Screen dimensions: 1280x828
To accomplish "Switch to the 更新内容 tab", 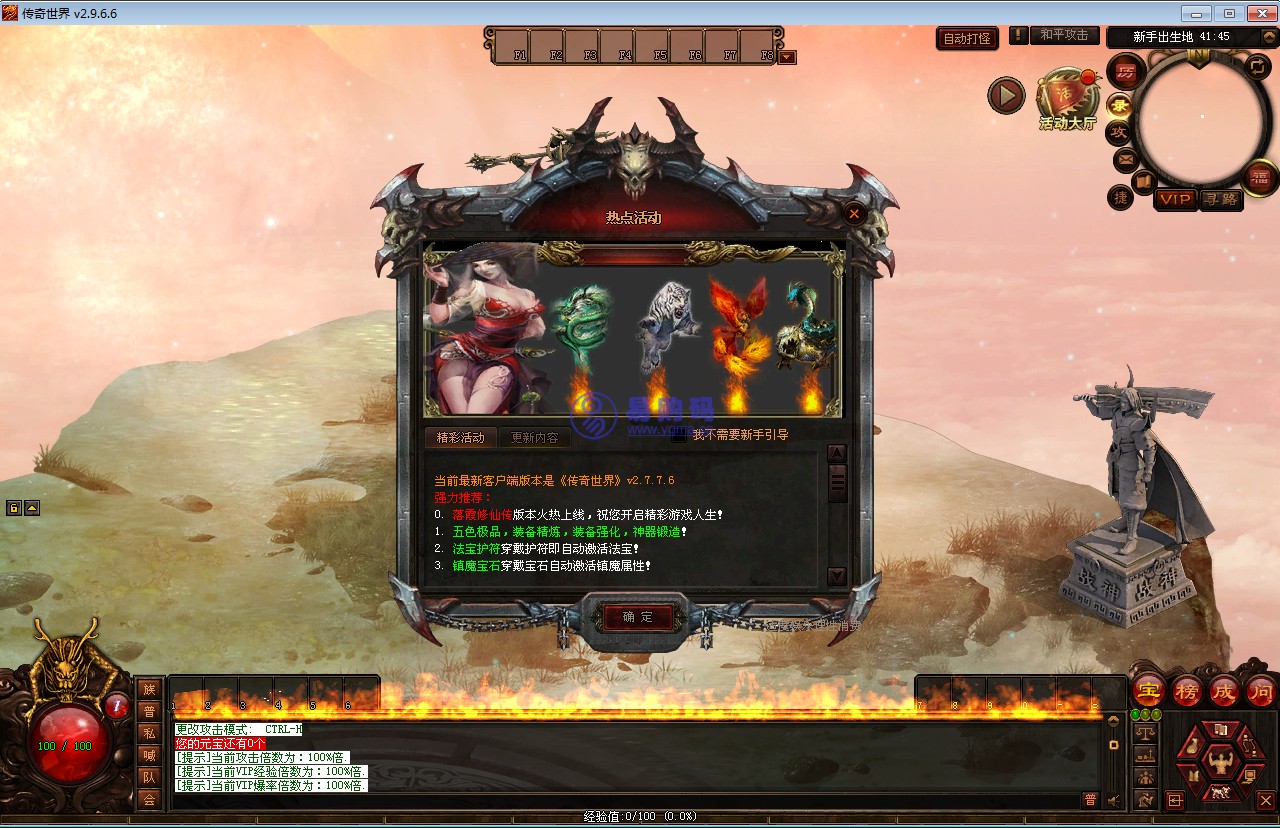I will [535, 437].
